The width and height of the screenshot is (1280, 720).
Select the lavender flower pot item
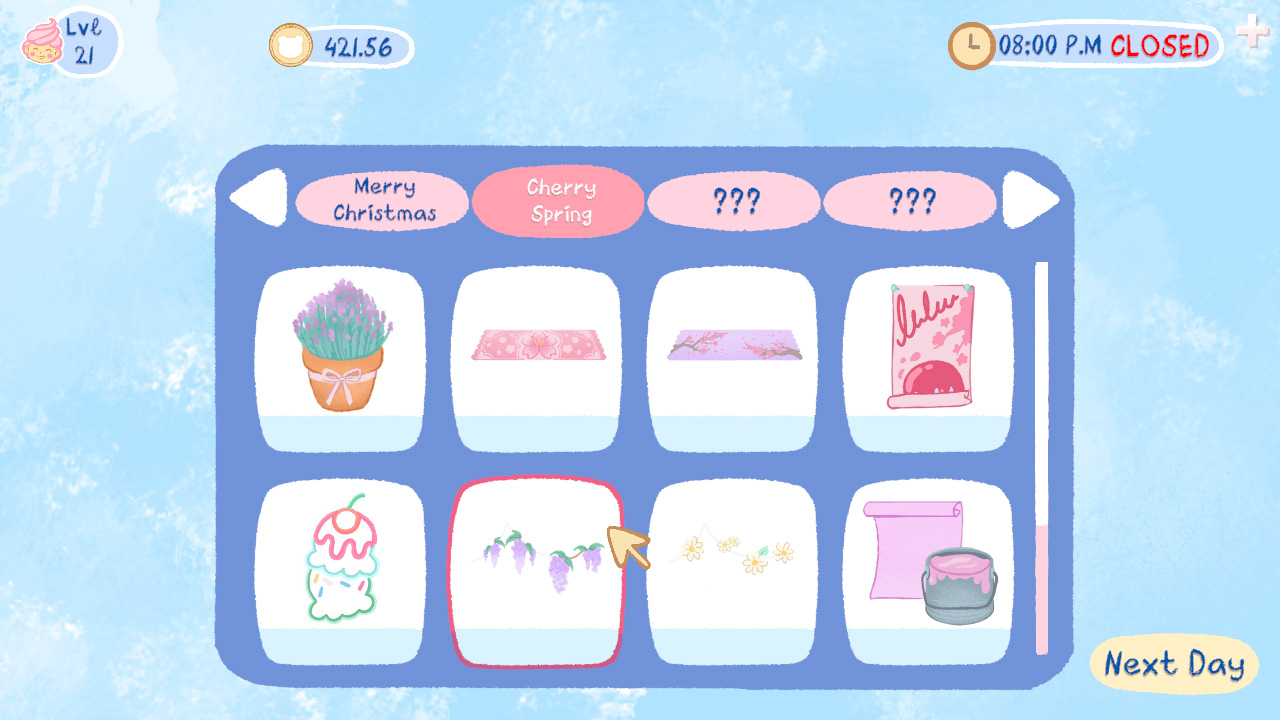(x=342, y=355)
